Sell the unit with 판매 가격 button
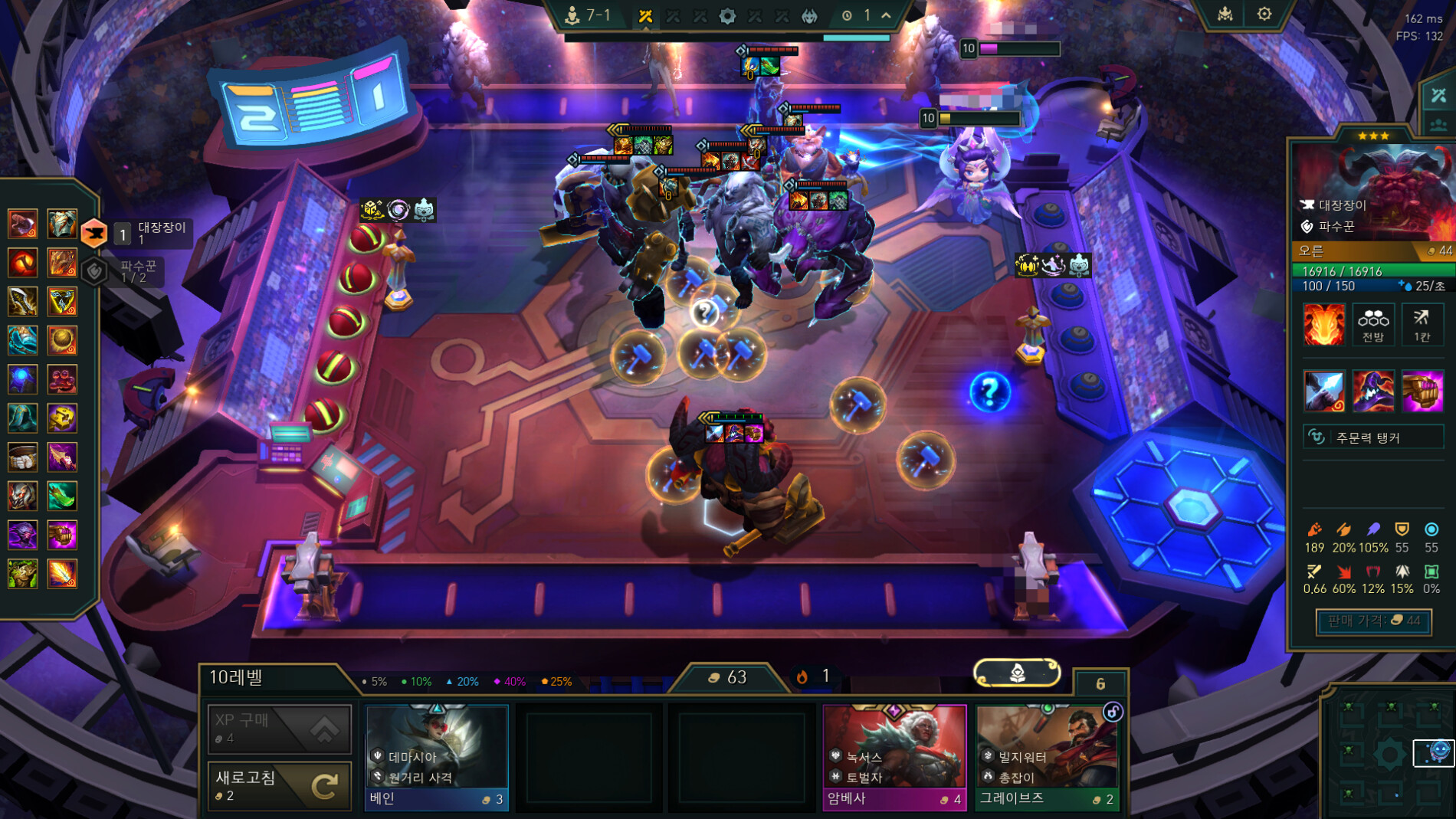1456x819 pixels. coord(1372,621)
